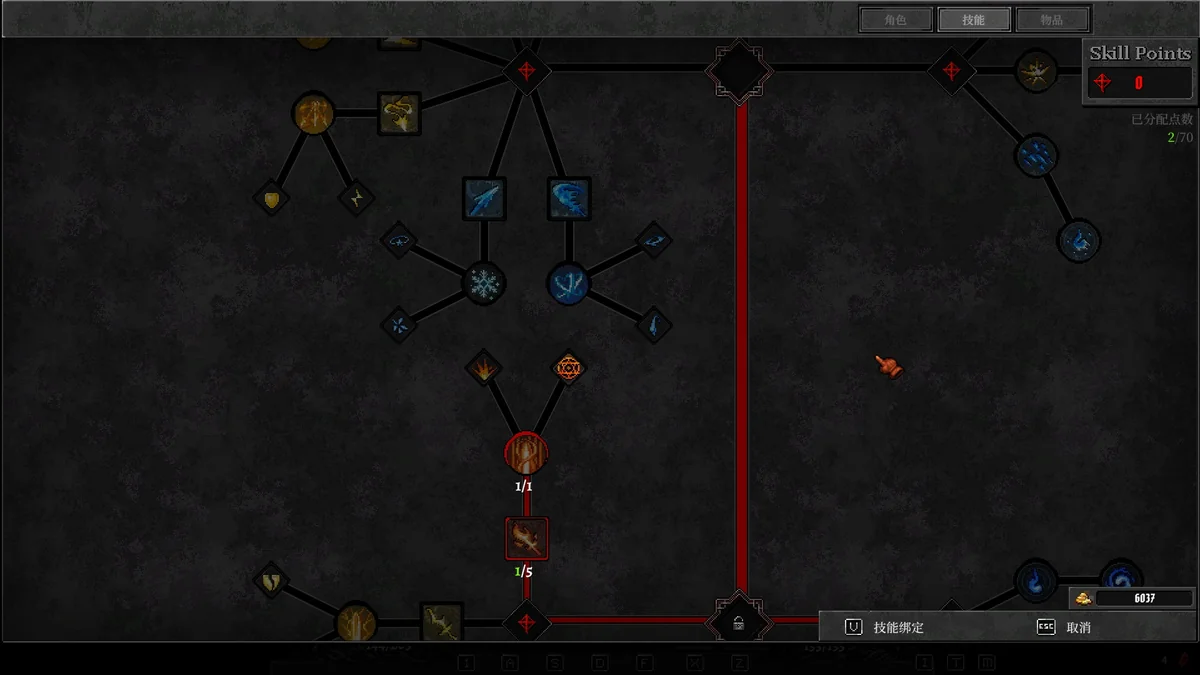Select the 技能 skills tab
This screenshot has width=1200, height=675.
[974, 20]
